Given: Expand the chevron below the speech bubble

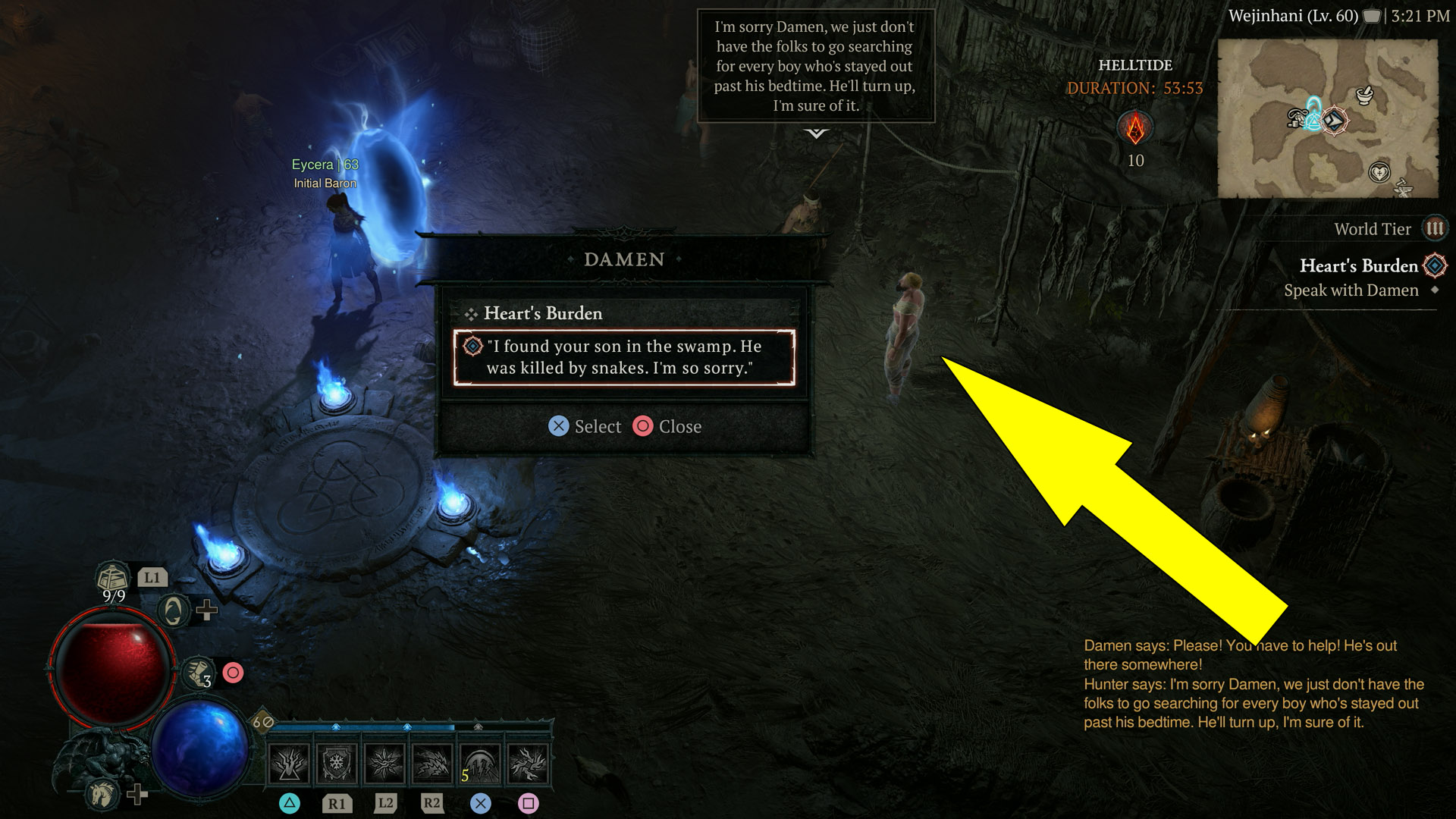Looking at the screenshot, I should point(817,135).
